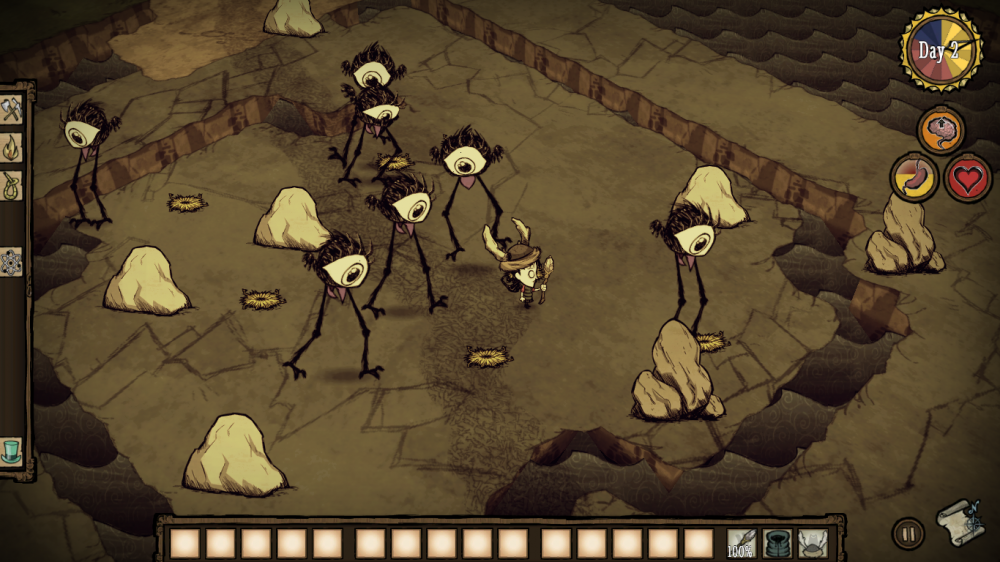The width and height of the screenshot is (1000, 562).
Task: Open the Fire crafting tab
Action: [12, 148]
